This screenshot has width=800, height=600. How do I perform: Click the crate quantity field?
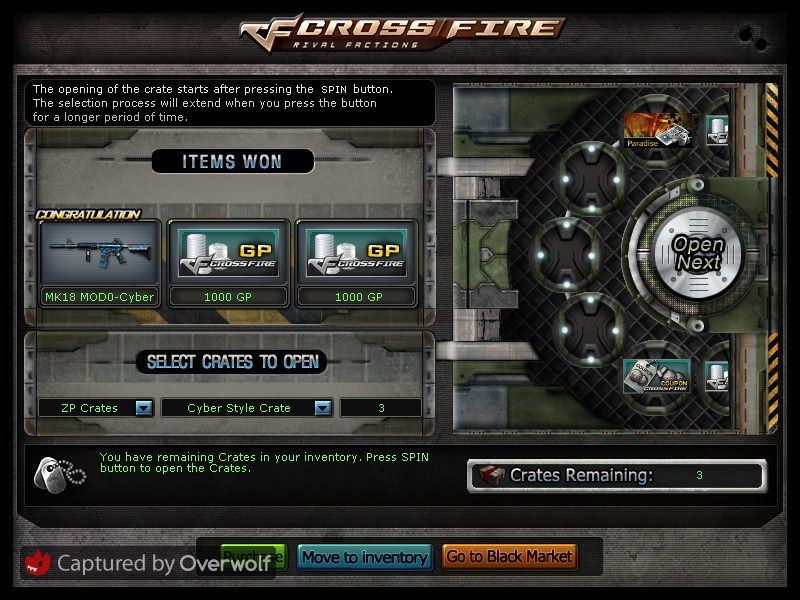tap(380, 408)
